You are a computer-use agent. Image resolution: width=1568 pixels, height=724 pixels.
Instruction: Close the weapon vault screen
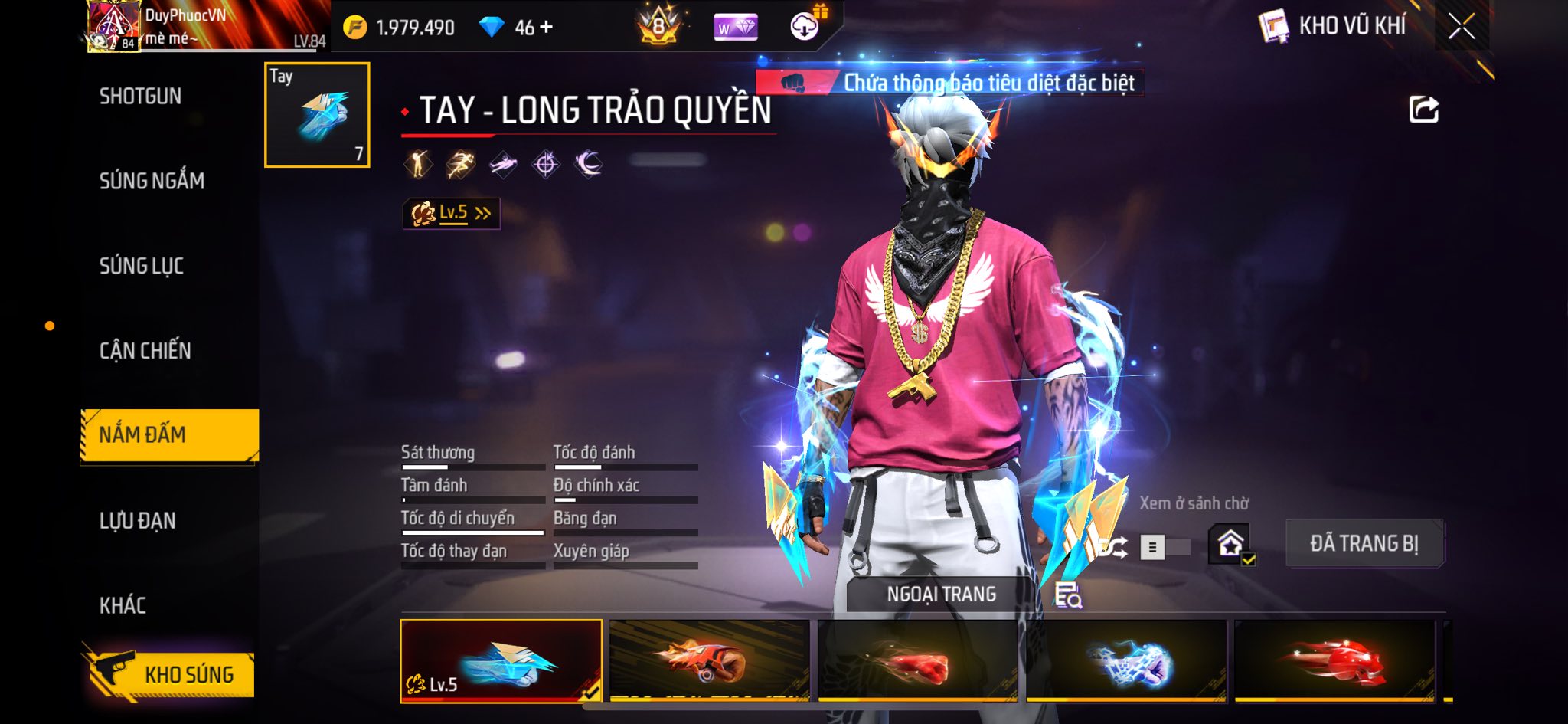[1461, 27]
